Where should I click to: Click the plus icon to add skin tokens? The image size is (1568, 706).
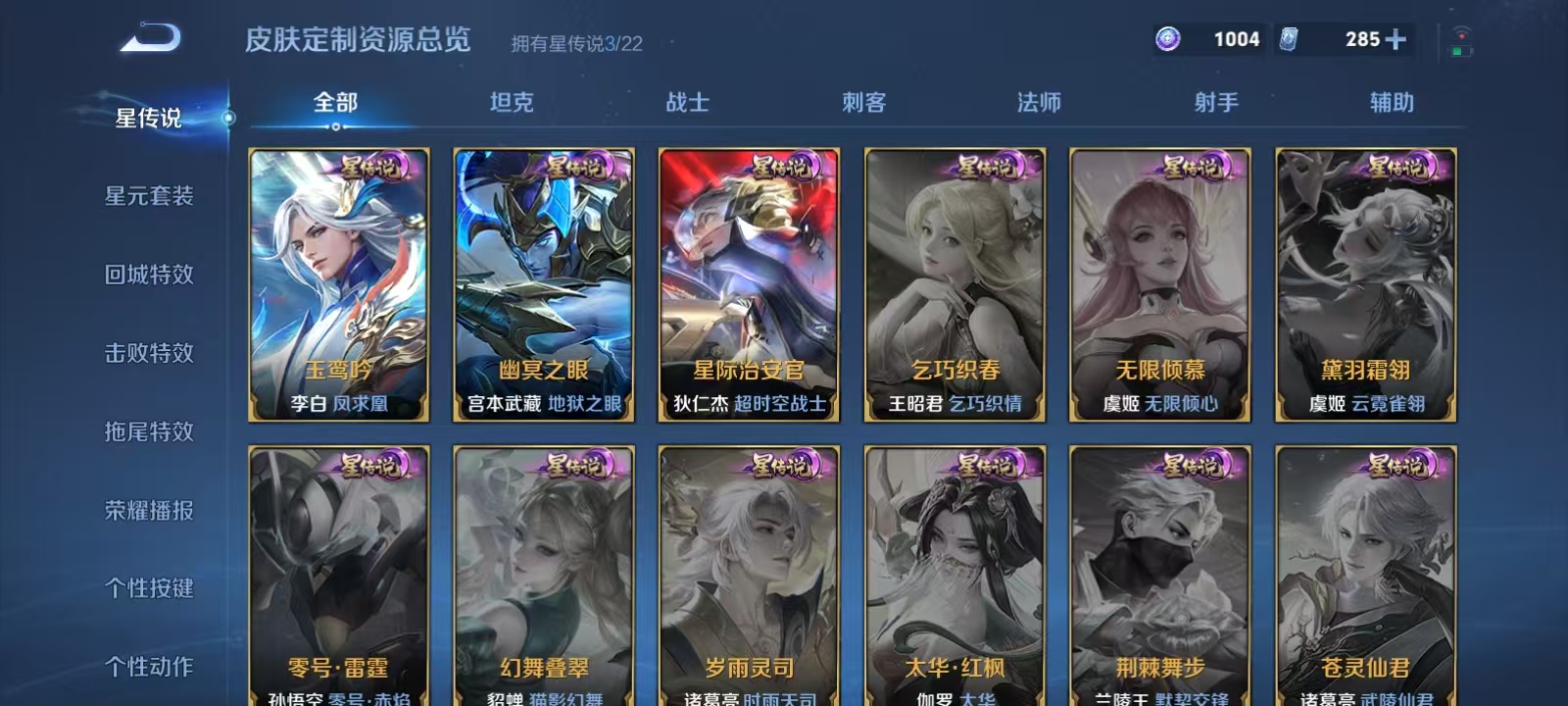(1393, 40)
